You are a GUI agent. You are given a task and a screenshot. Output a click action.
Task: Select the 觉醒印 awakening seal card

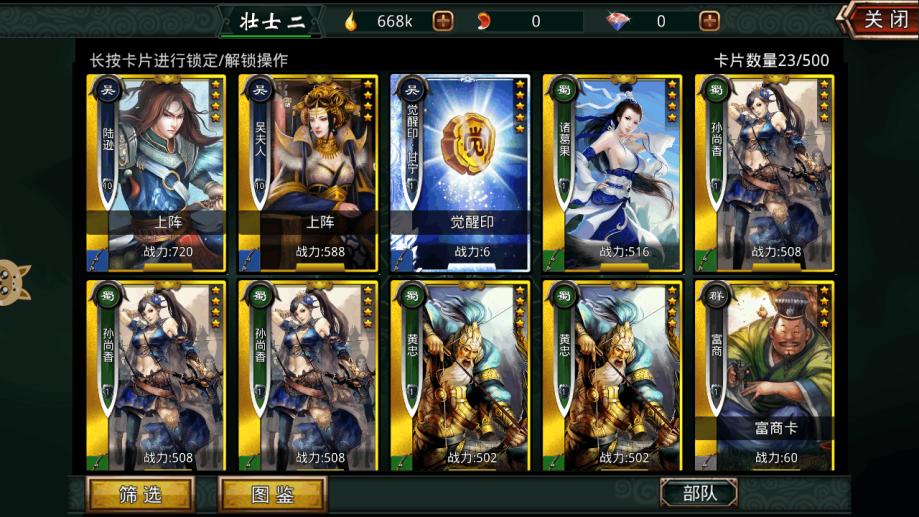click(459, 172)
